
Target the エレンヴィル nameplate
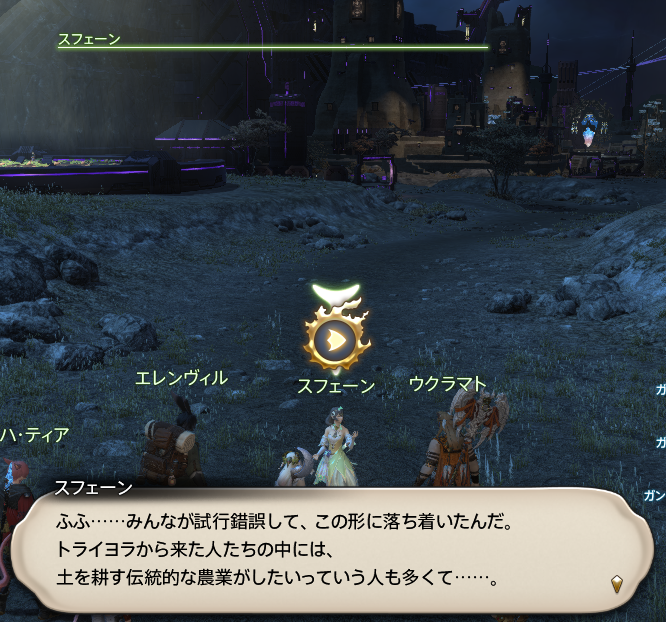point(181,378)
